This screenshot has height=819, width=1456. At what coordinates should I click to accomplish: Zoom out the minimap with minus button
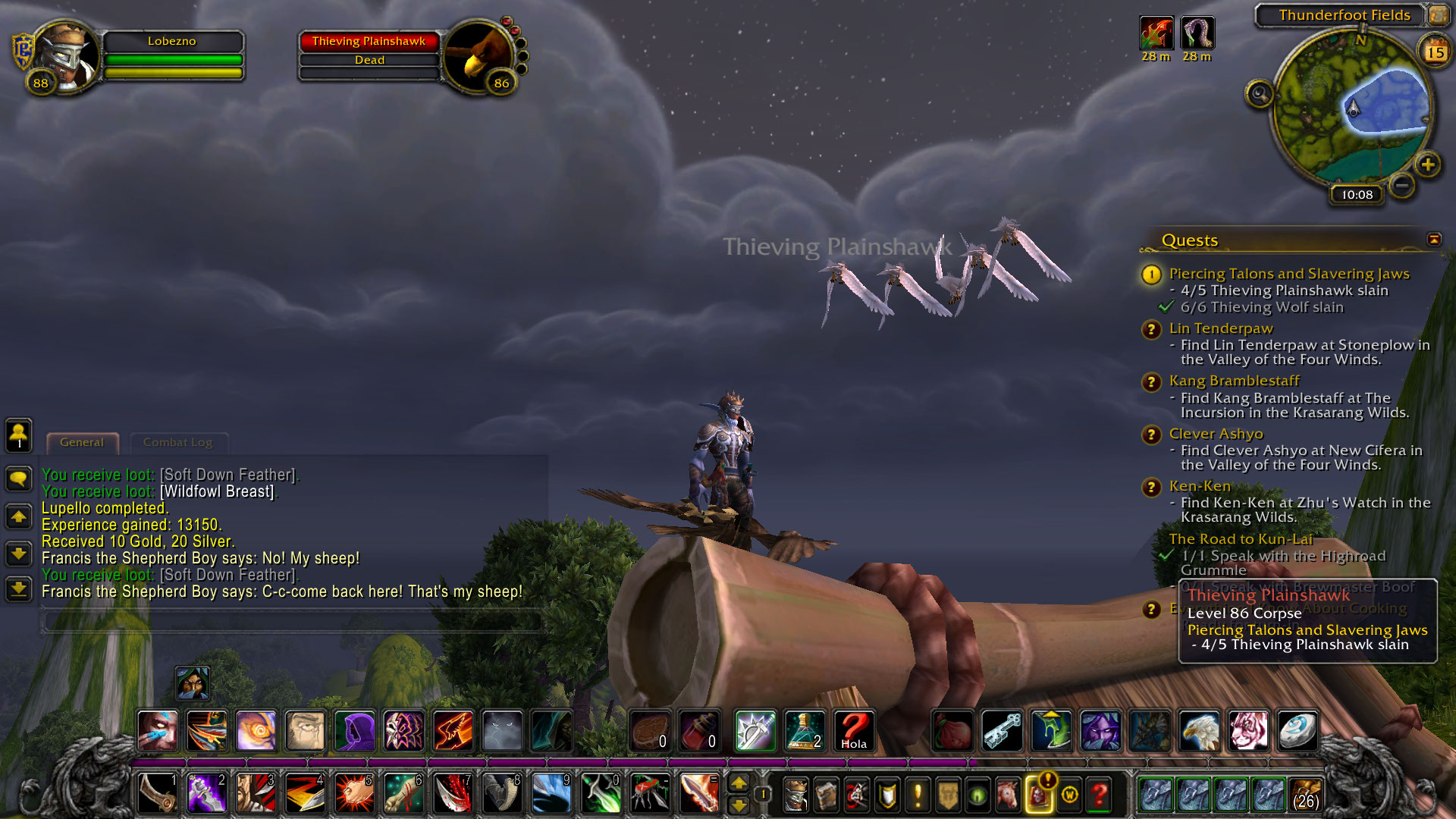tap(1402, 184)
